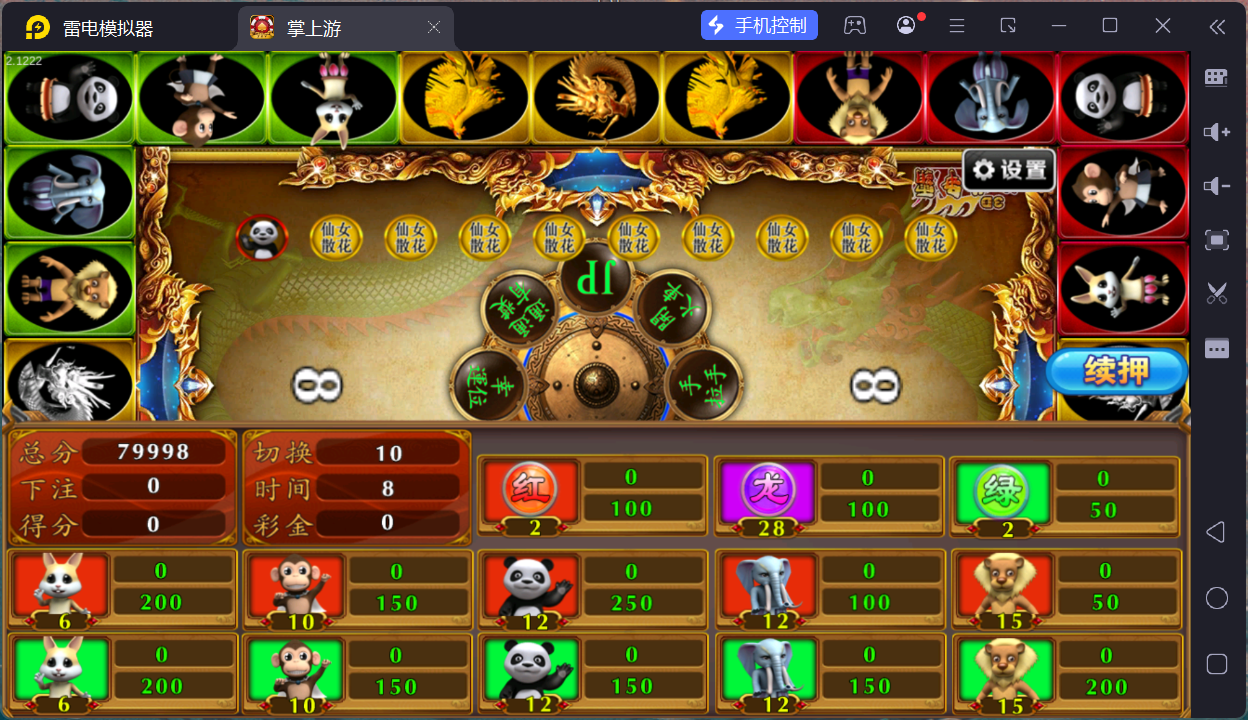Place bet on the red lion
1248x720 pixels.
[x=1003, y=588]
